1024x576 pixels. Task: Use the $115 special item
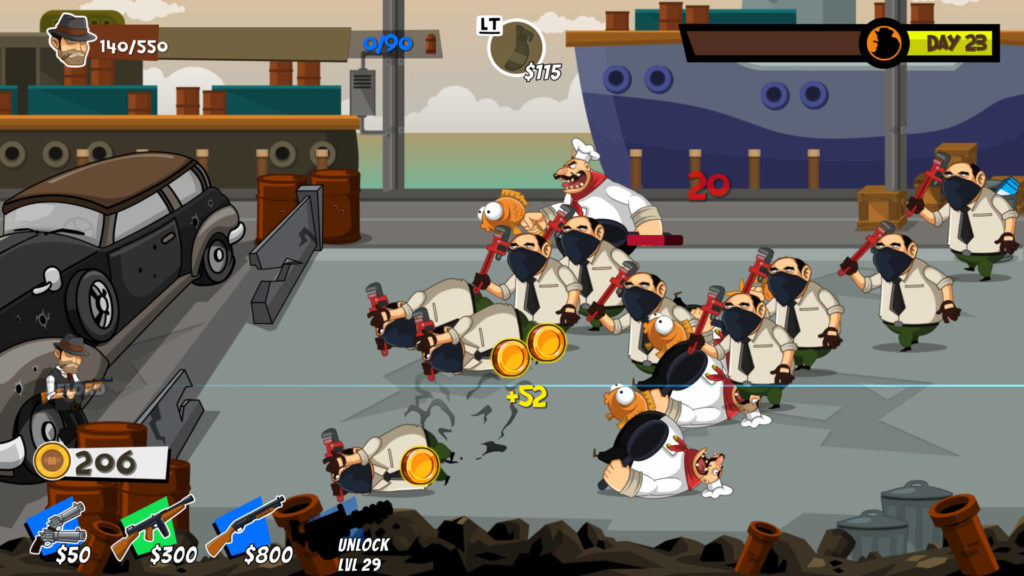[x=516, y=47]
